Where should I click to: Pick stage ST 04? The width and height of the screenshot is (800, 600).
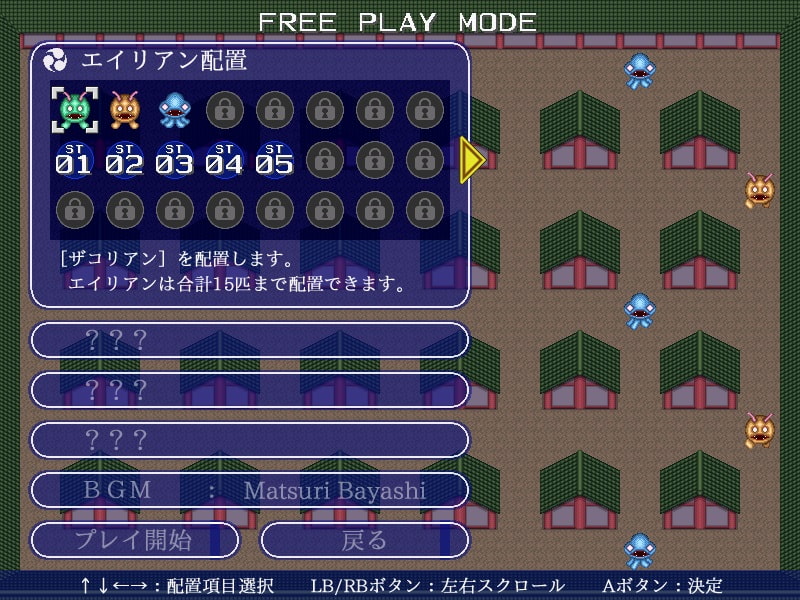click(225, 159)
